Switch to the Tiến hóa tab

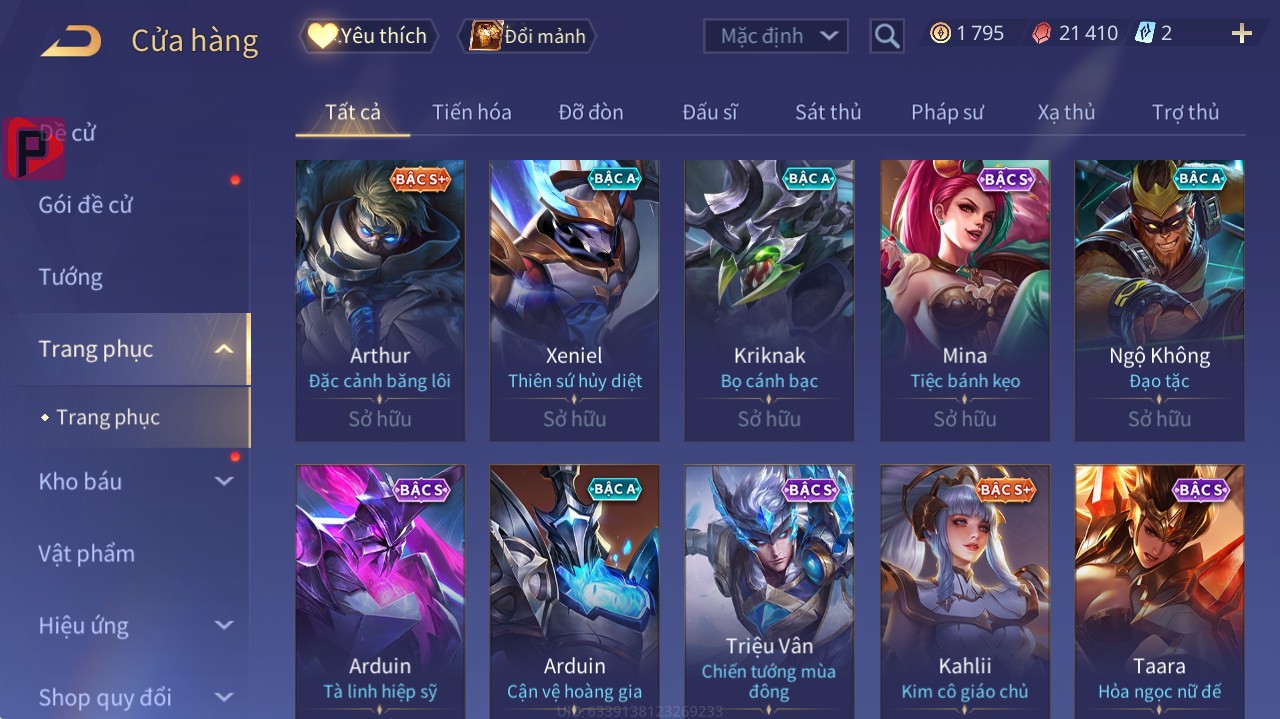click(471, 112)
